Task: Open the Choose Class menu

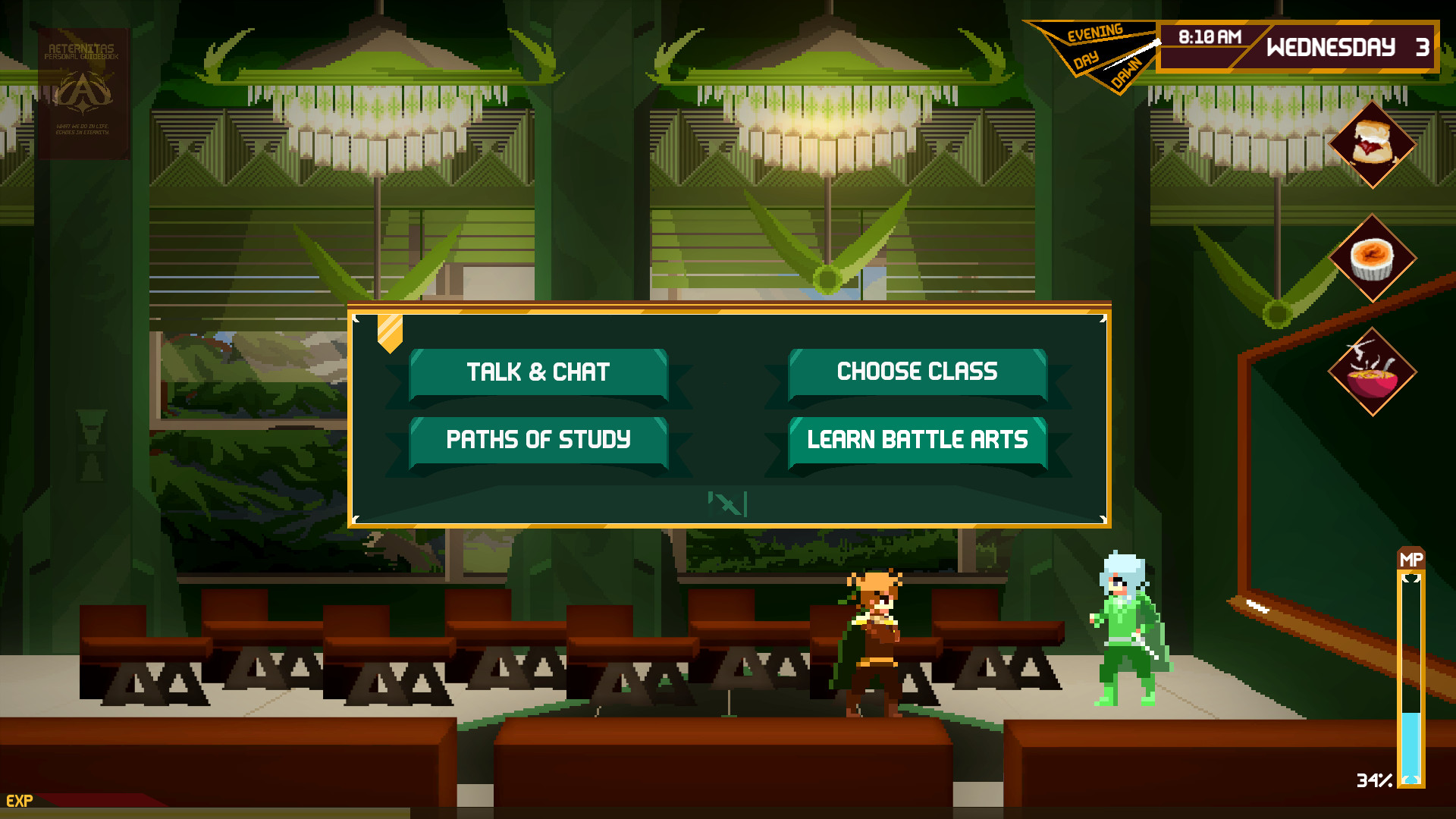Action: [x=918, y=372]
